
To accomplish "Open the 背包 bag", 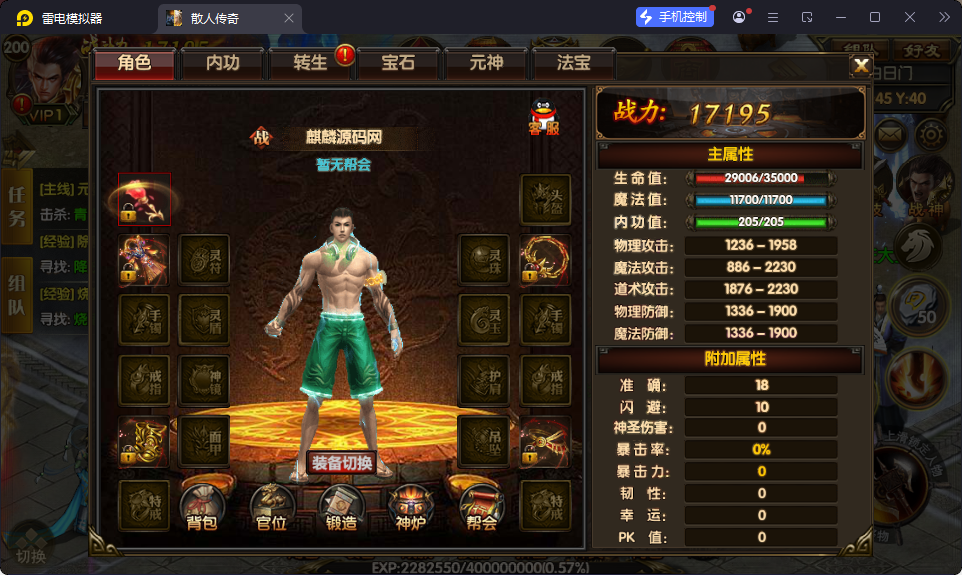I will (202, 506).
